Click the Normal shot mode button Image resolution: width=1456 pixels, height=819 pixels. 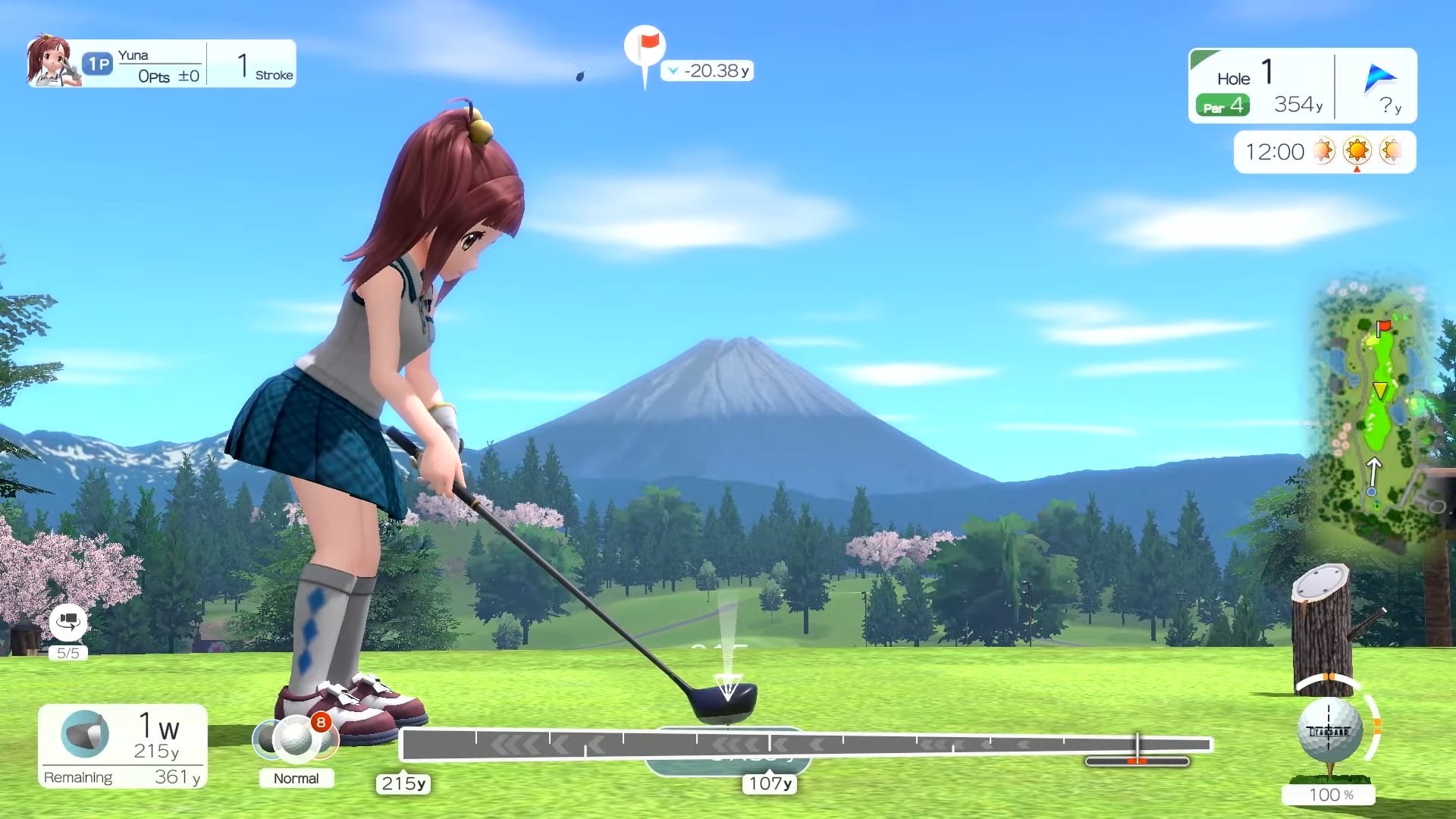coord(297,778)
